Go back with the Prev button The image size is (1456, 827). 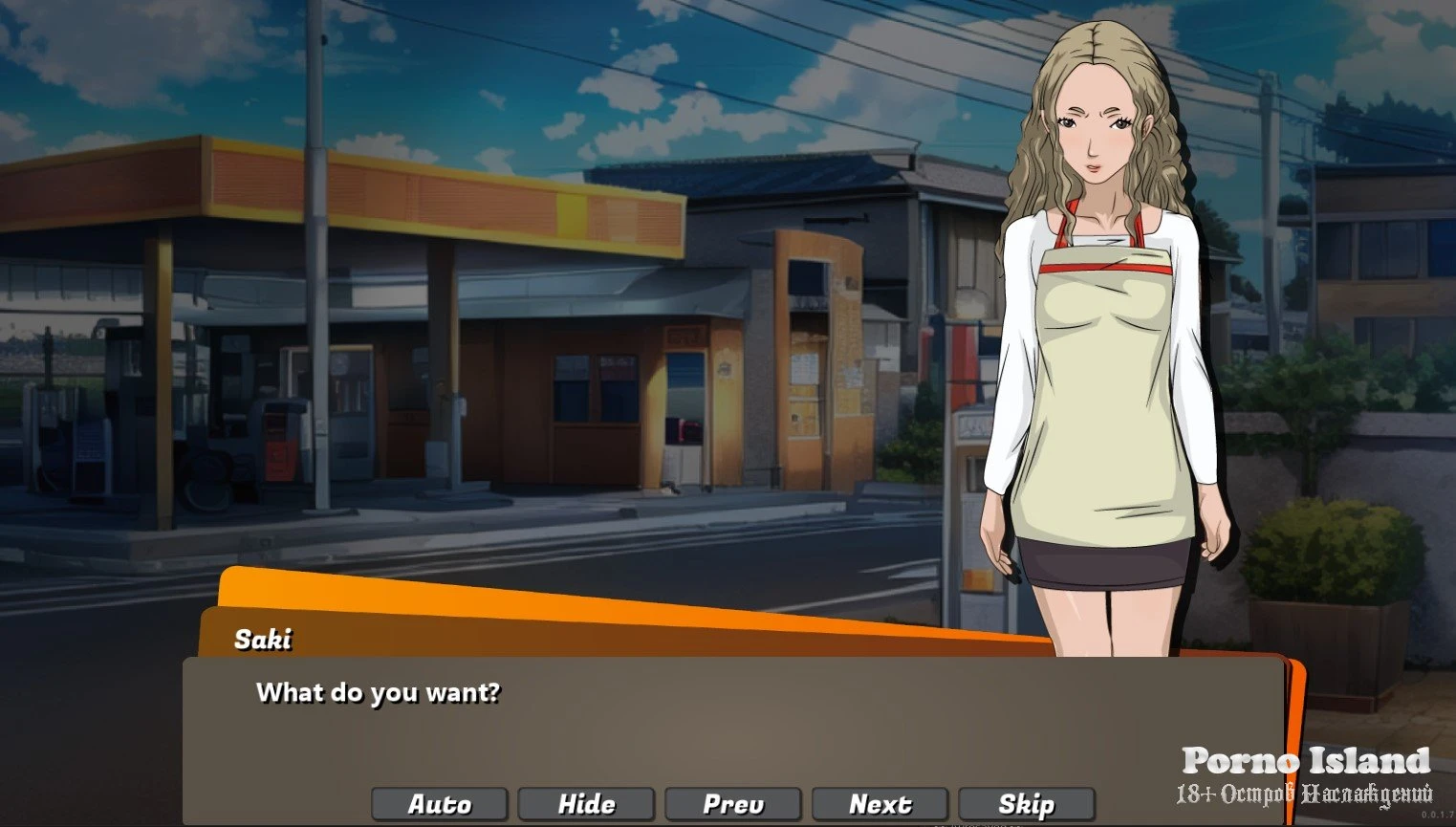tap(733, 804)
